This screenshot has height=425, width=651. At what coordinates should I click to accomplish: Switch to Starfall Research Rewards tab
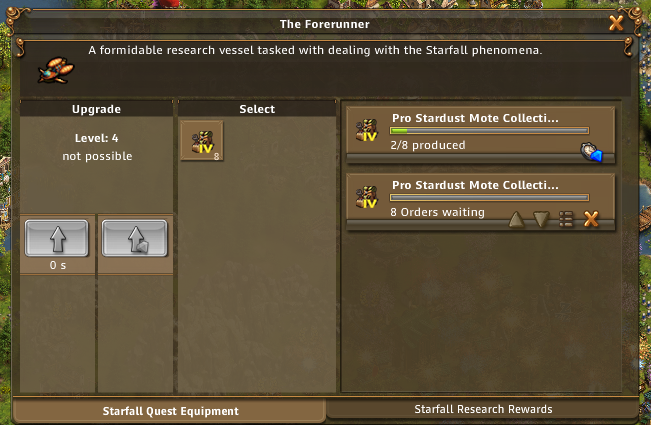point(483,409)
